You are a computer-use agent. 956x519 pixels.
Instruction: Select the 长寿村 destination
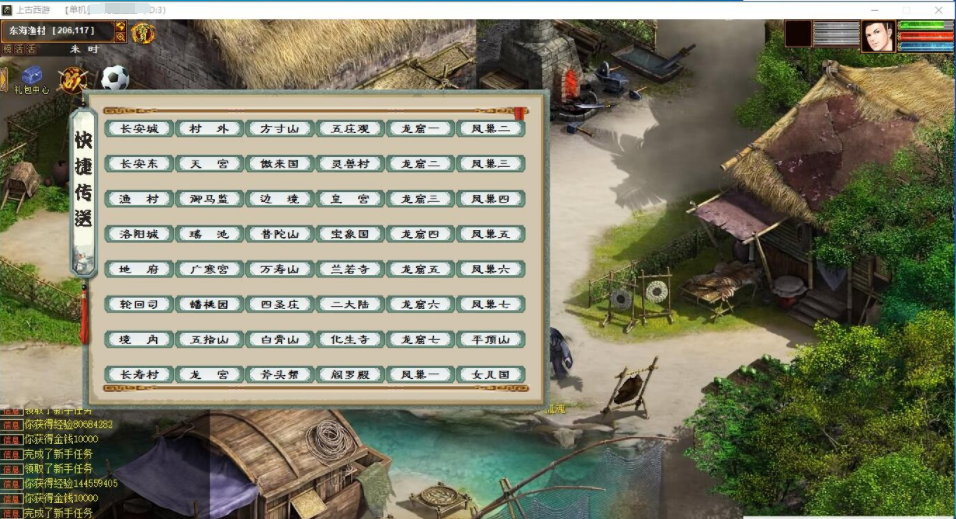(x=139, y=375)
